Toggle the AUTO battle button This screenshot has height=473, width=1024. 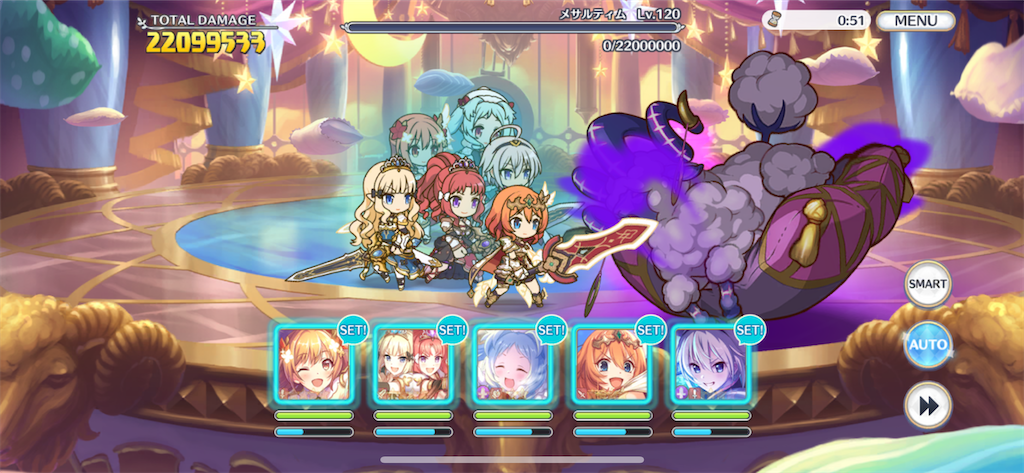pos(927,346)
